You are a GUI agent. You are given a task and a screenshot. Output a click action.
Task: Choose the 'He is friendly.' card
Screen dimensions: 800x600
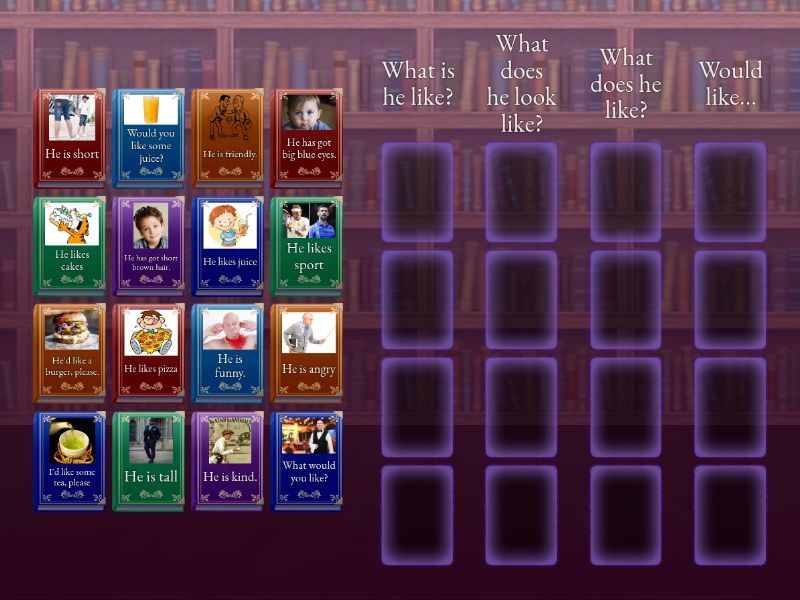[229, 138]
